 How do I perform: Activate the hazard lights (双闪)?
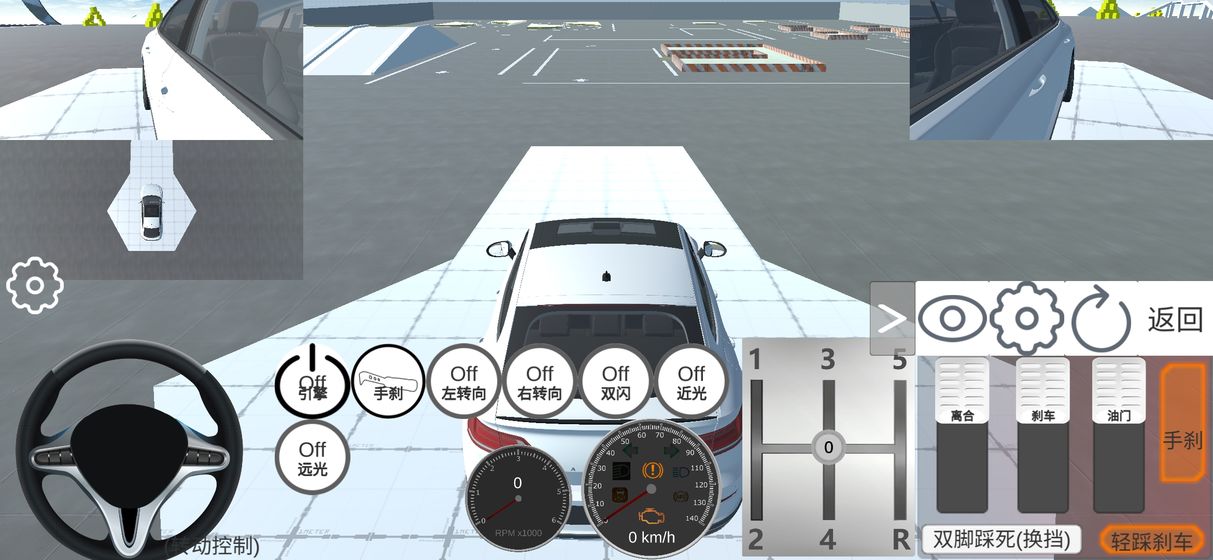tap(616, 381)
